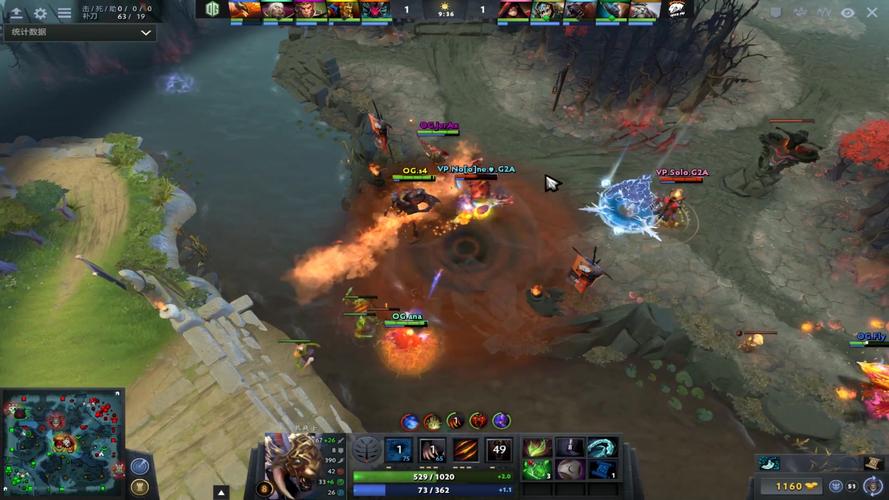This screenshot has height=500, width=889.
Task: Click the upward arrow dashboard button
Action: click(x=16, y=13)
